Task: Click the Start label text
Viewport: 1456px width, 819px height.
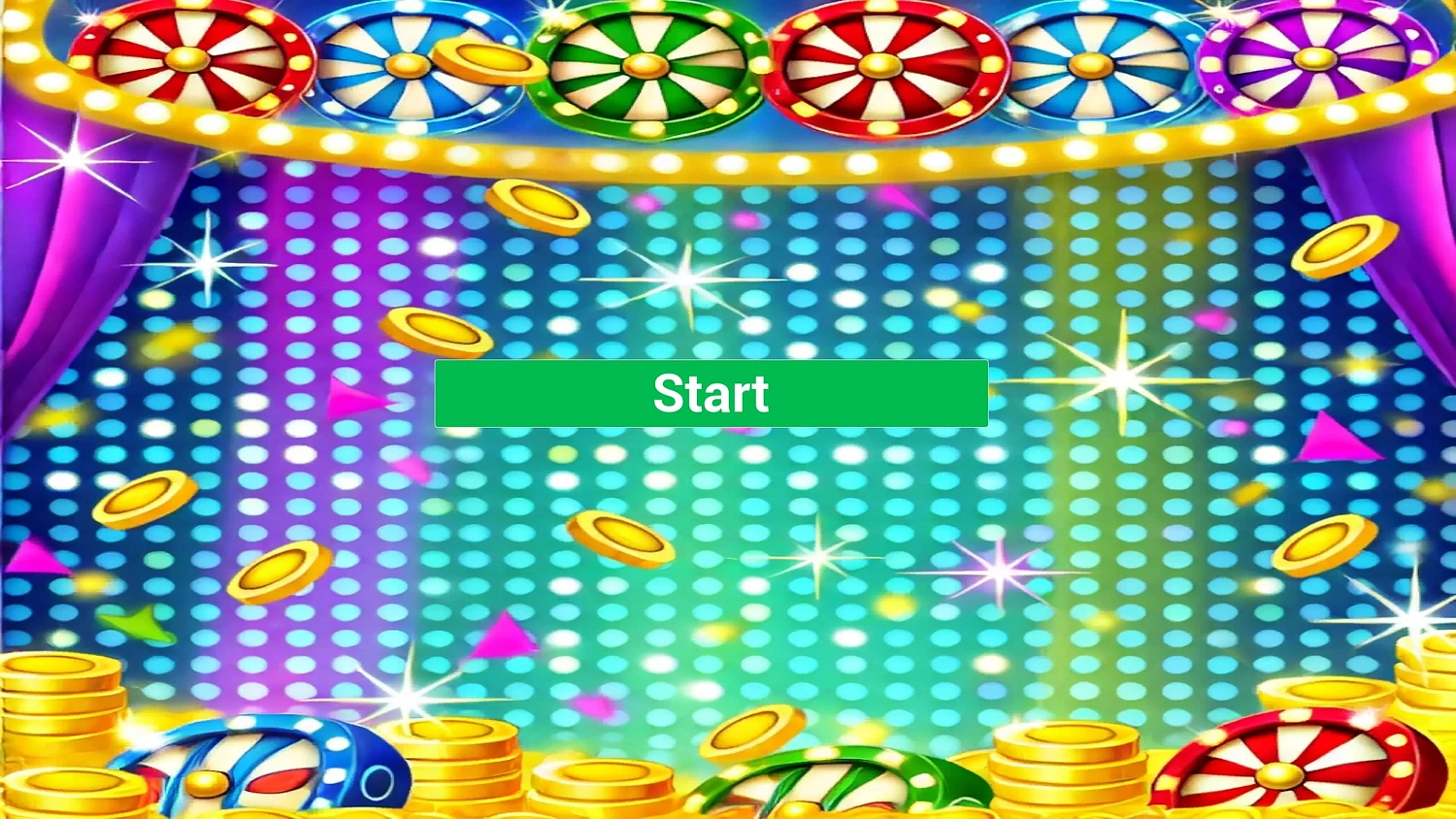Action: (711, 394)
